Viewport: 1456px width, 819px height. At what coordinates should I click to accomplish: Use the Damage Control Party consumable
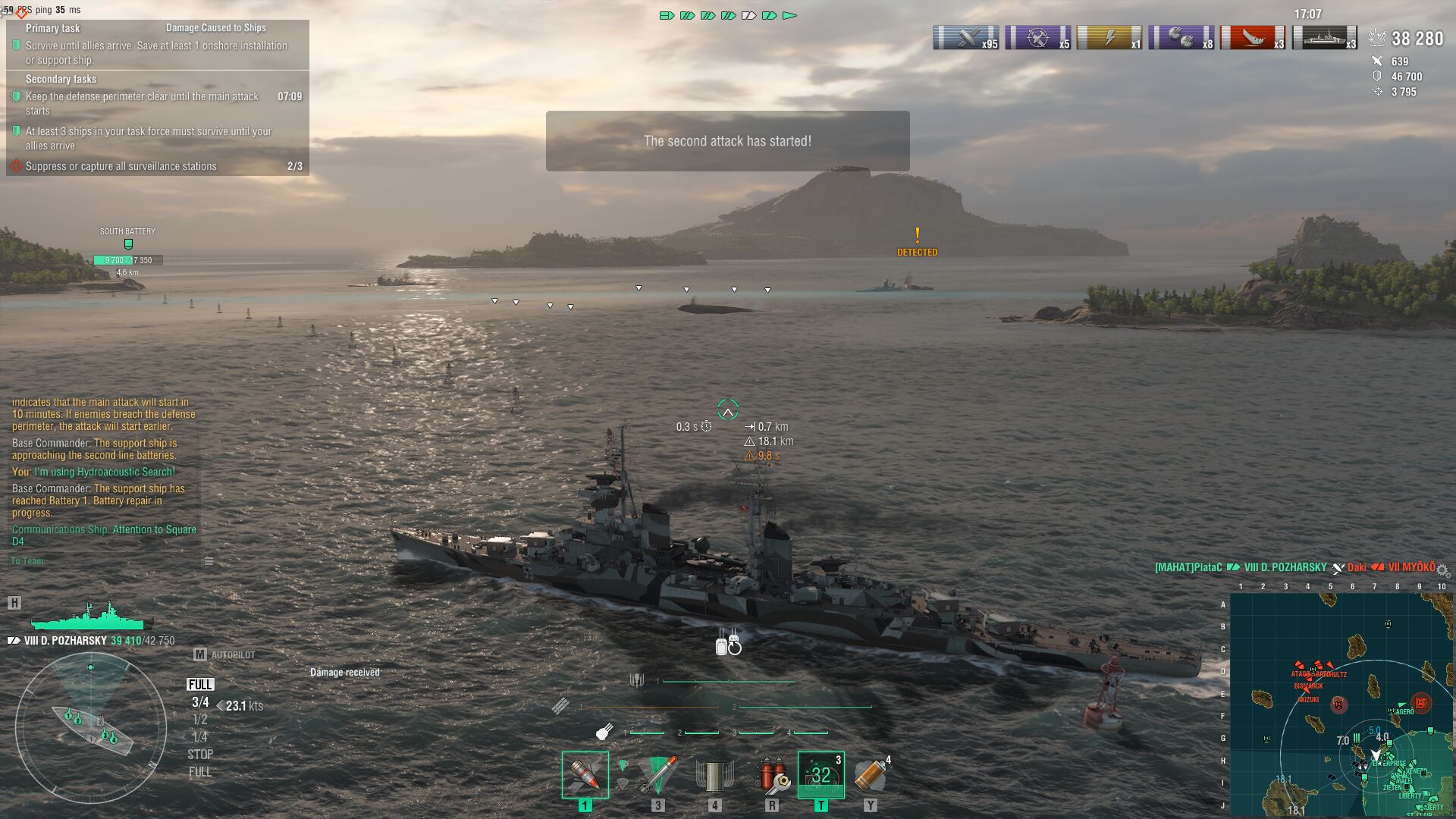772,775
